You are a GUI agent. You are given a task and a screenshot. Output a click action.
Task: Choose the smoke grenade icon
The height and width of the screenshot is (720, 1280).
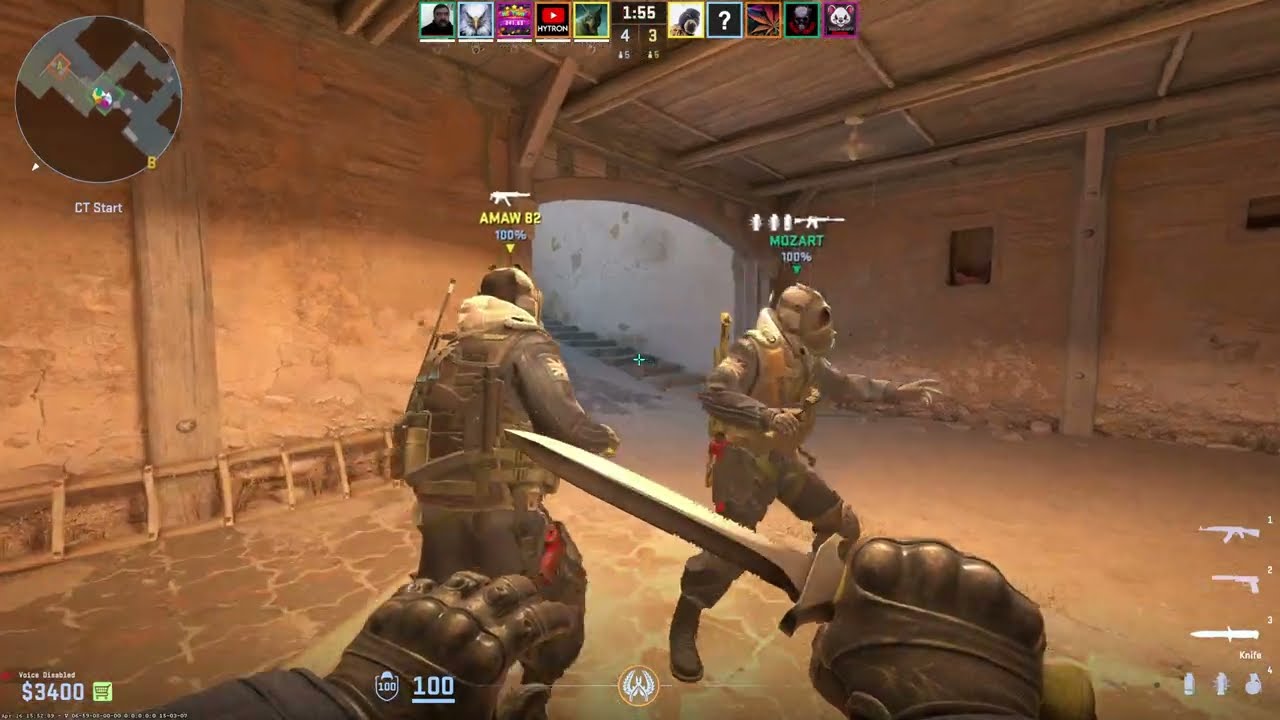(1189, 684)
